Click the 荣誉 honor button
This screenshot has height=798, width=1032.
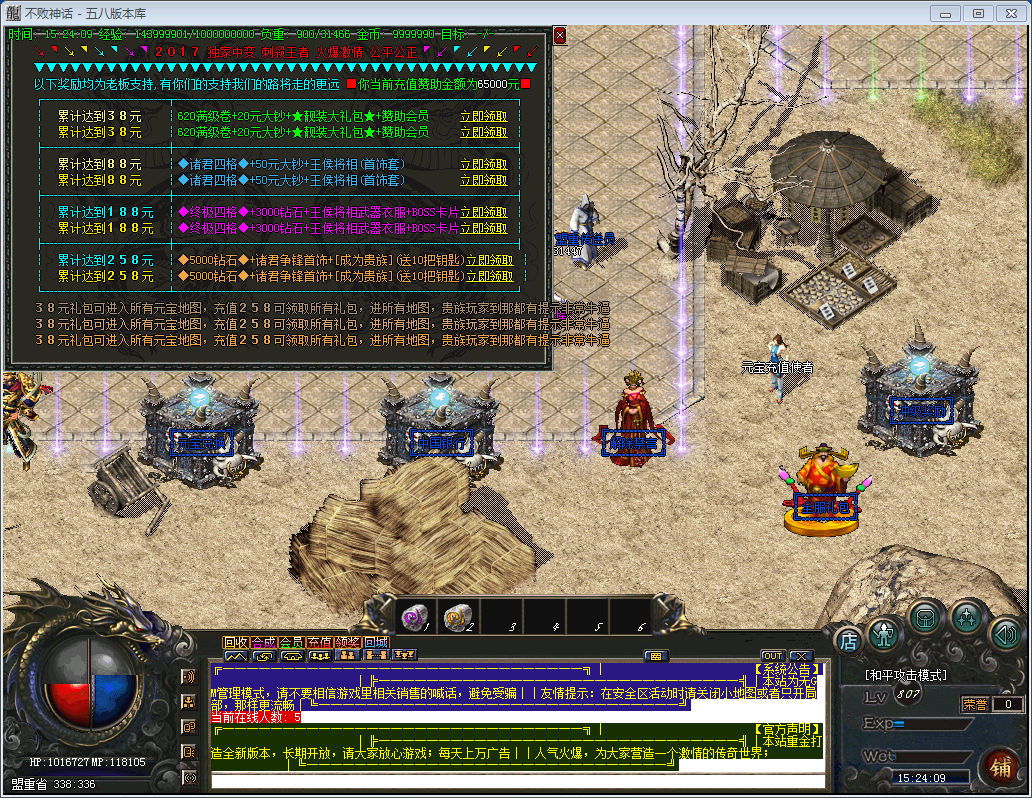click(x=974, y=704)
